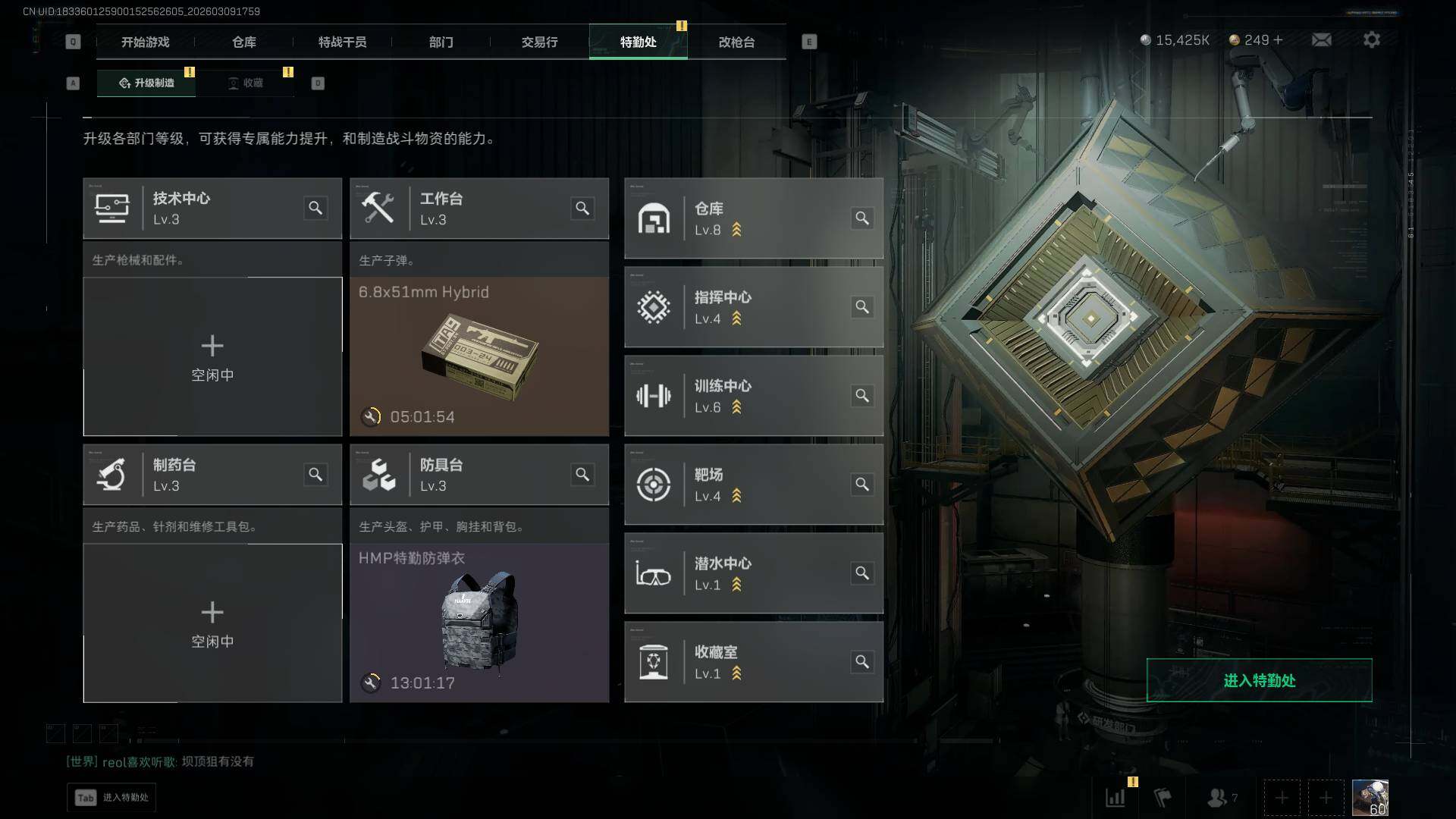Viewport: 1456px width, 819px height.
Task: Open the settings gear icon
Action: point(1371,39)
